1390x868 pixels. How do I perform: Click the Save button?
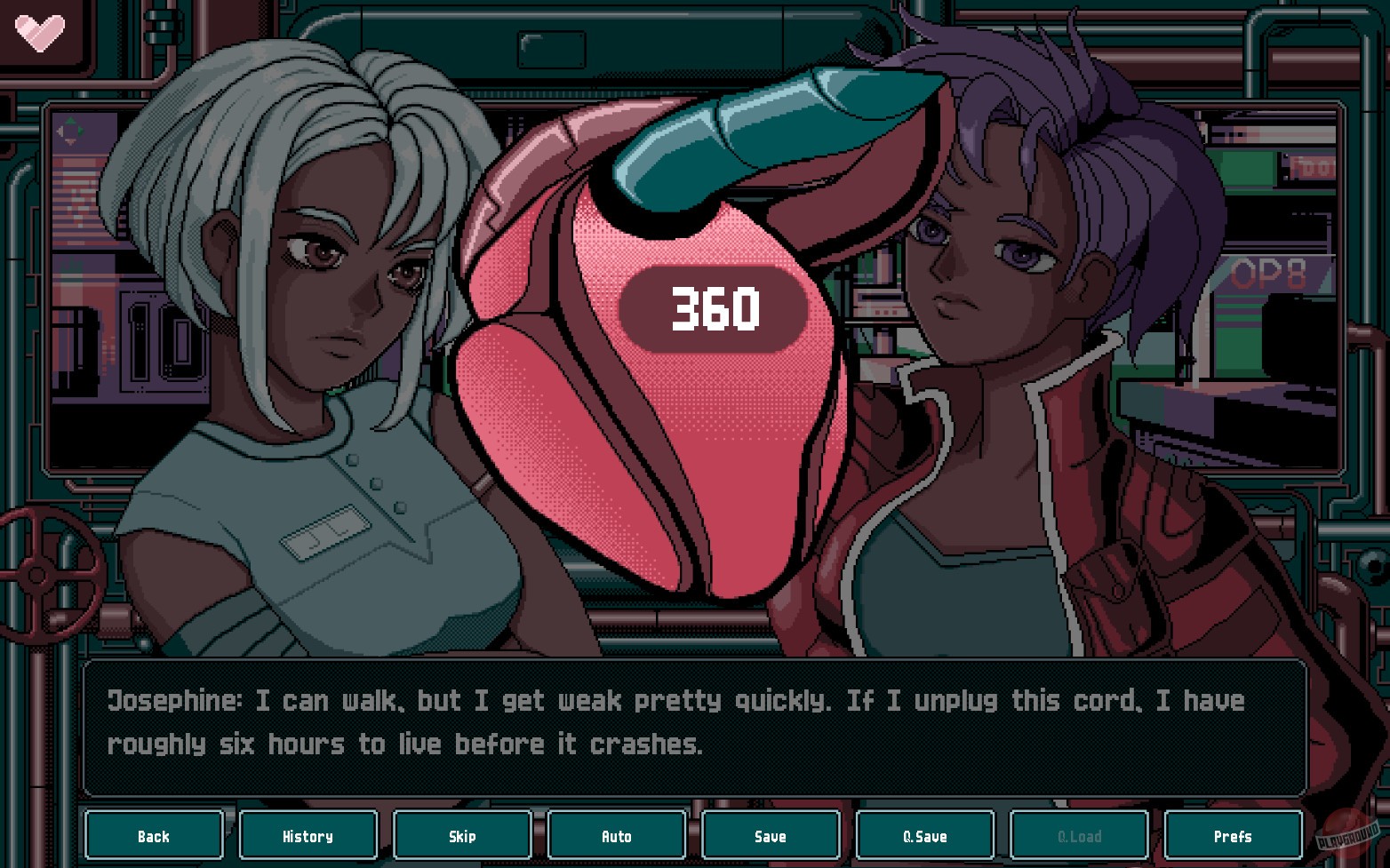pos(771,835)
